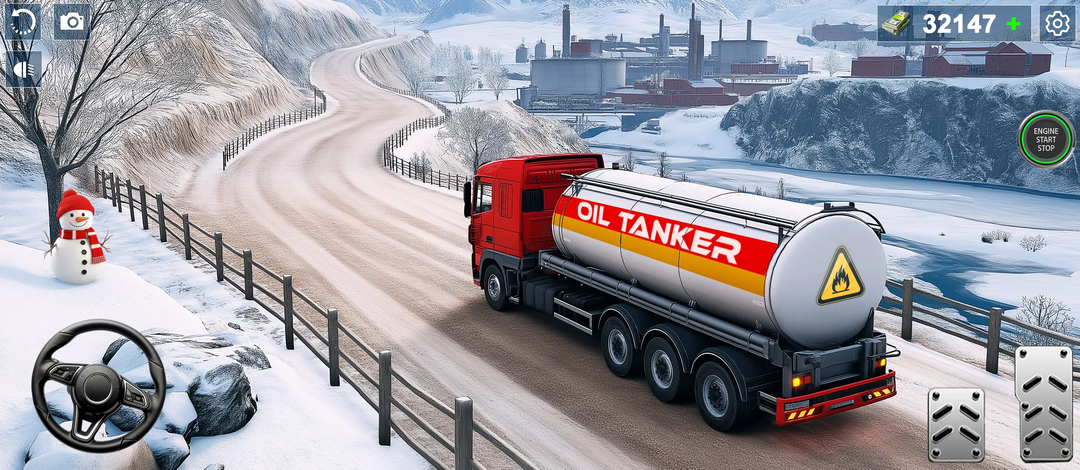Click the camera view icon
This screenshot has height=470, width=1080.
[x=71, y=21]
